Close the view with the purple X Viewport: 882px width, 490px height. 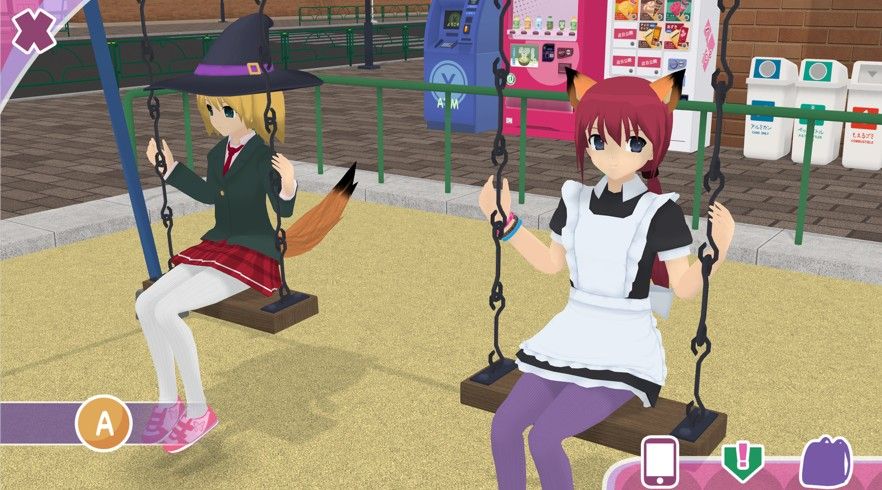click(34, 31)
